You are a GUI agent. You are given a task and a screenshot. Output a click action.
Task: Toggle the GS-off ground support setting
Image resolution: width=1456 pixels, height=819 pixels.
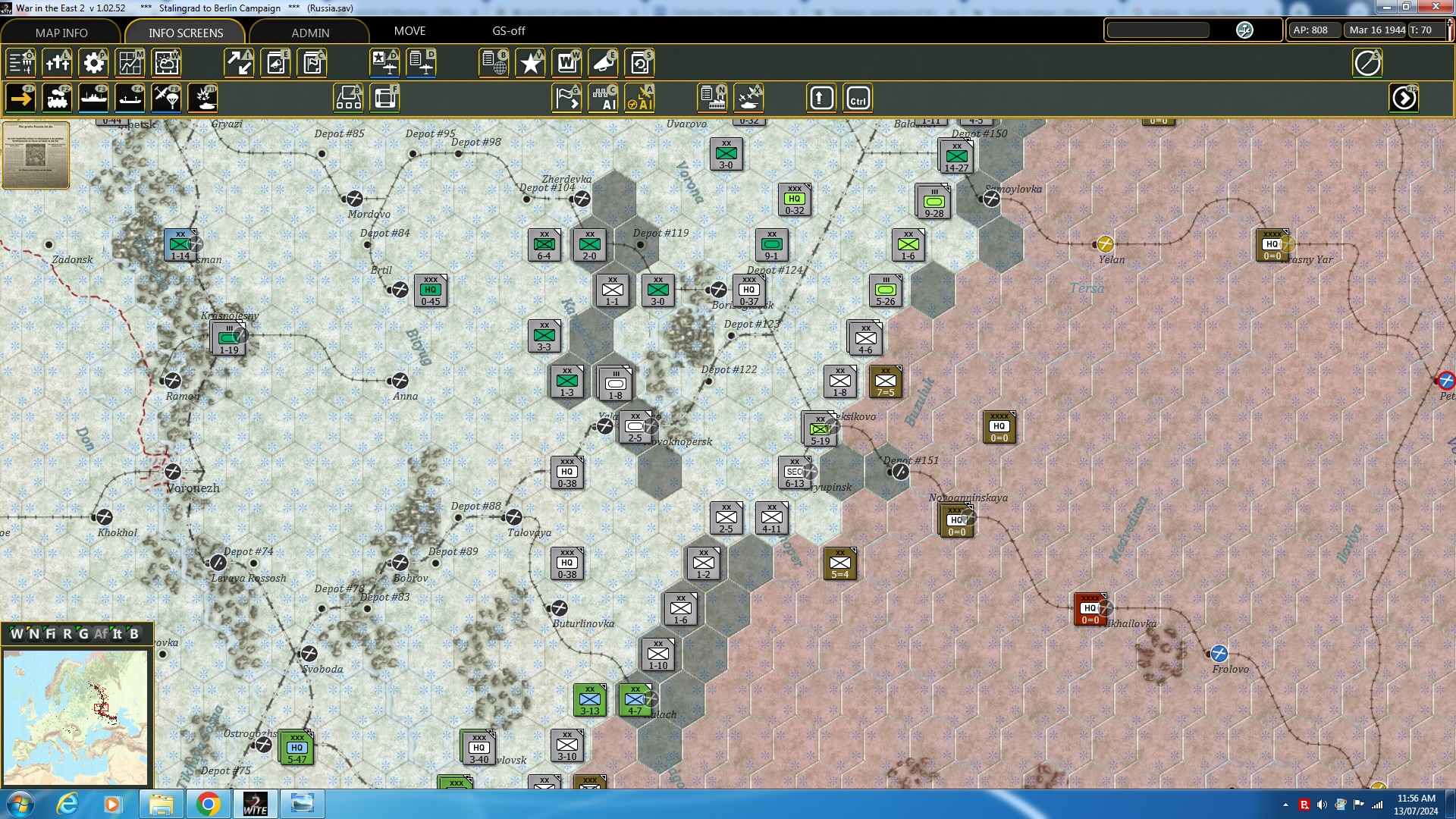(x=507, y=31)
